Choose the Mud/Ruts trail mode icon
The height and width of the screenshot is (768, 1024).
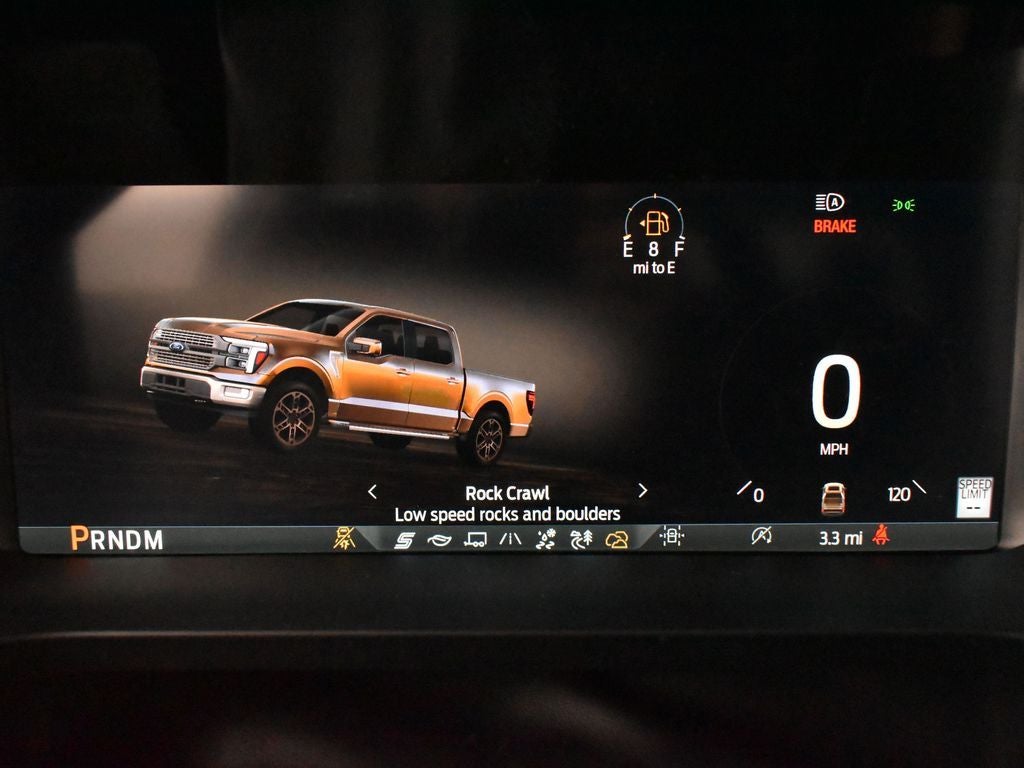pos(581,540)
